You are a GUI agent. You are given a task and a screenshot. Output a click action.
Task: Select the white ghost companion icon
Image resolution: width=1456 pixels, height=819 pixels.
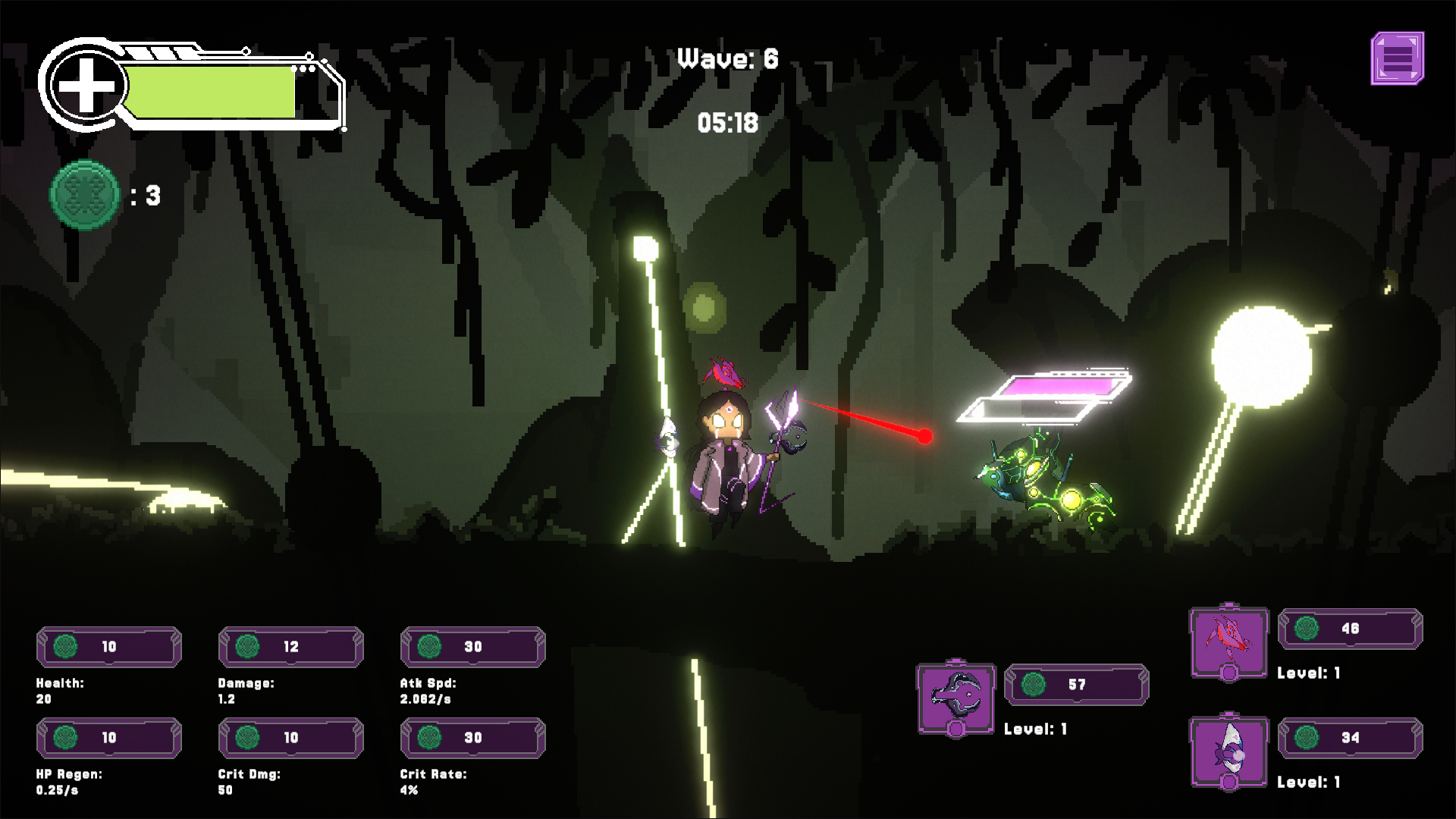pyautogui.click(x=1228, y=752)
